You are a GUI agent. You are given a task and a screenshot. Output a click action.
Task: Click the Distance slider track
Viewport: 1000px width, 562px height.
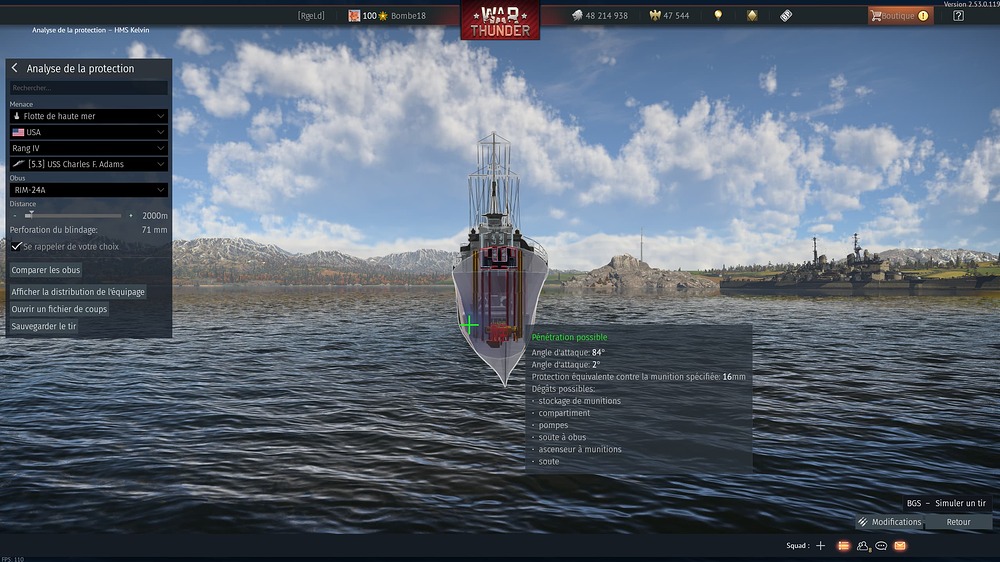(75, 215)
